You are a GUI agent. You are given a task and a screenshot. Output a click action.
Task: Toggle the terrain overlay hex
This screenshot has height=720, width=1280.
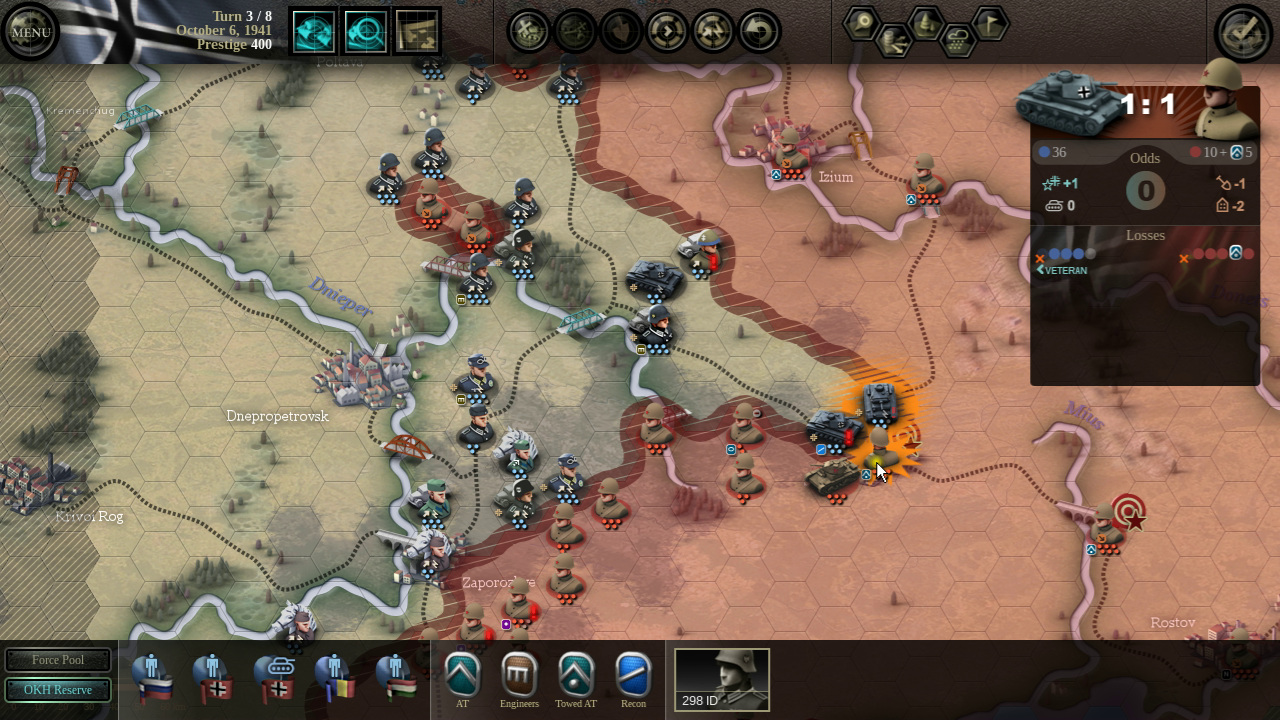coord(926,23)
